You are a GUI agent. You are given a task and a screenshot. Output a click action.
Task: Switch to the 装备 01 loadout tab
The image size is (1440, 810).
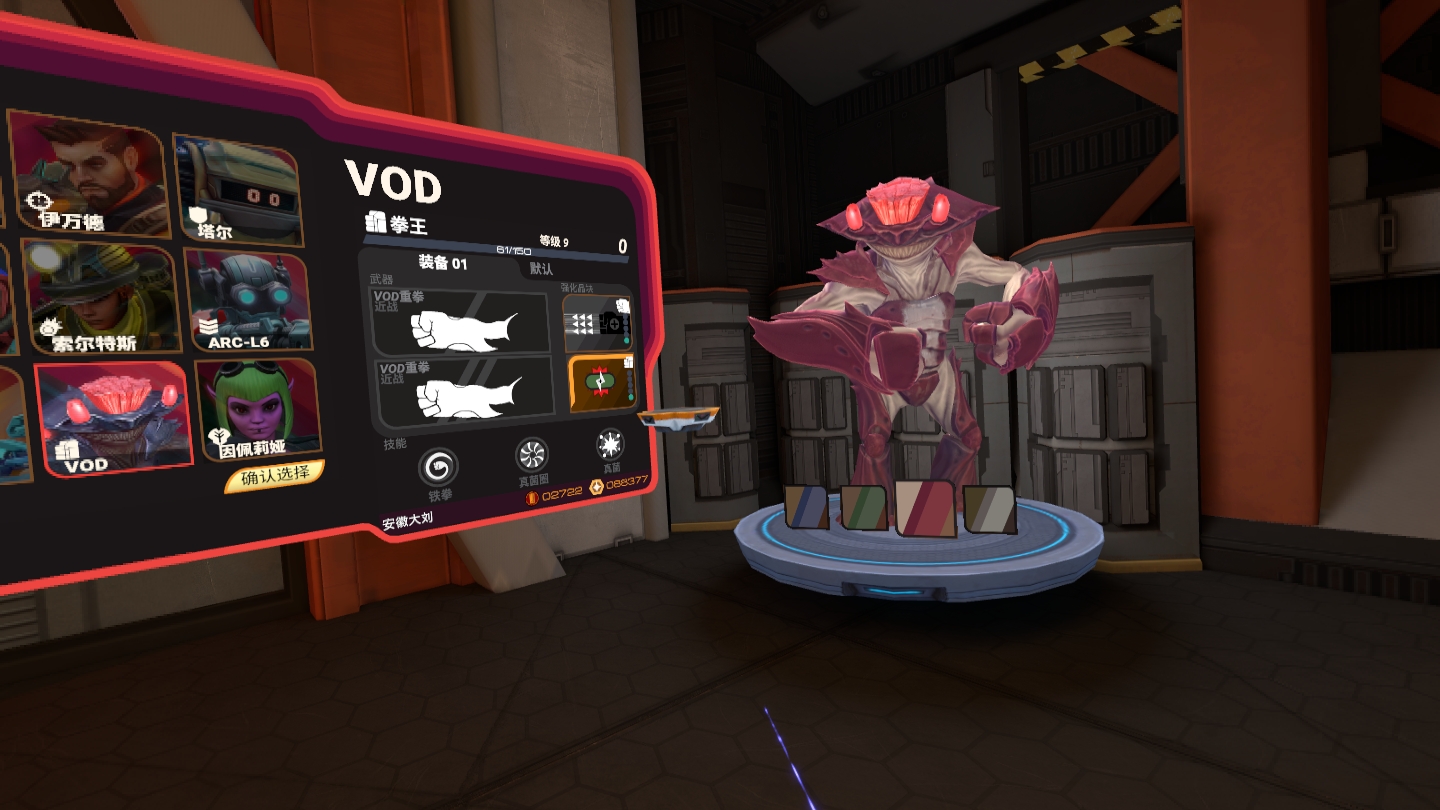tap(442, 264)
